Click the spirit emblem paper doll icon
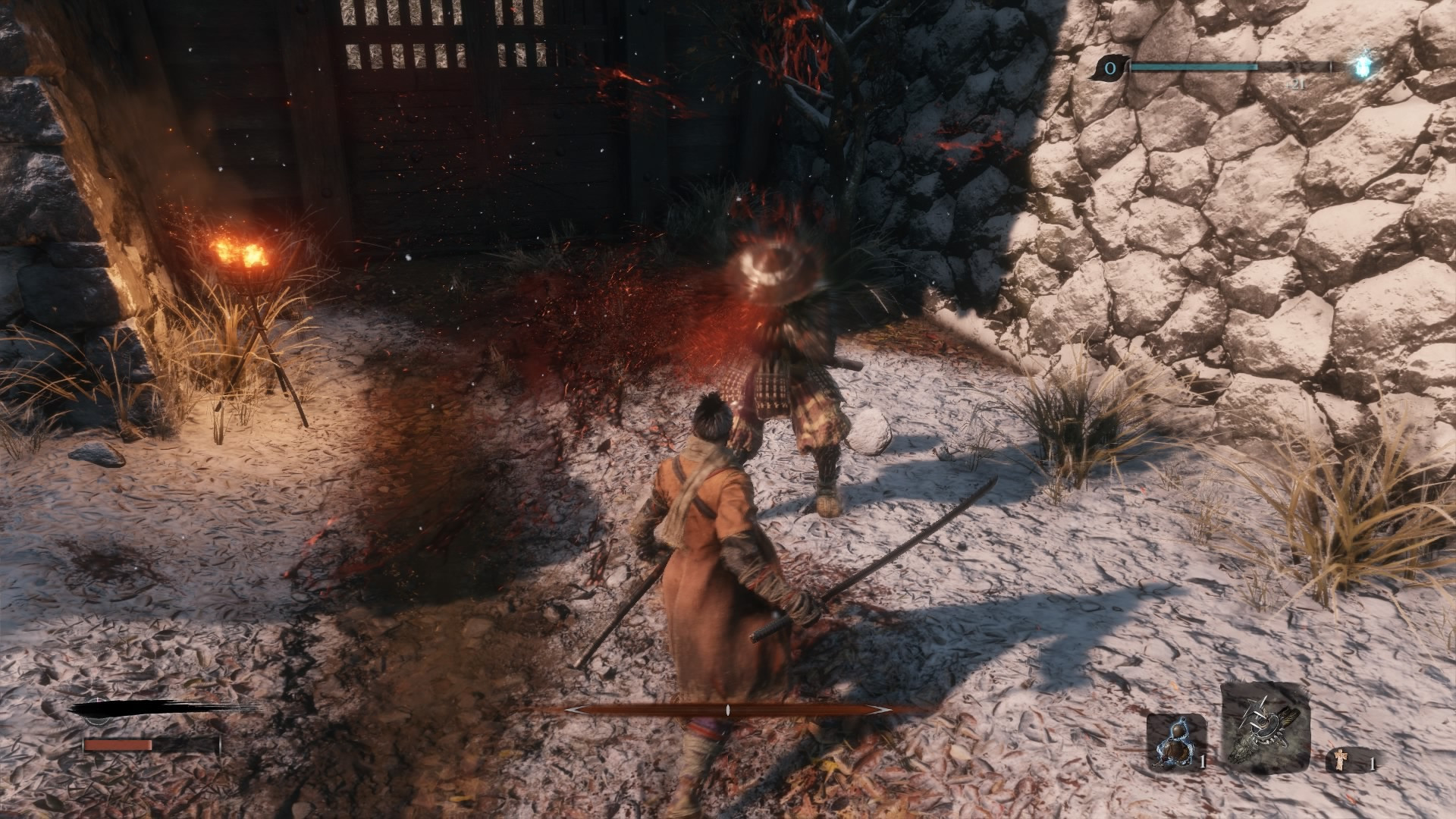The width and height of the screenshot is (1456, 819). coord(1340,760)
